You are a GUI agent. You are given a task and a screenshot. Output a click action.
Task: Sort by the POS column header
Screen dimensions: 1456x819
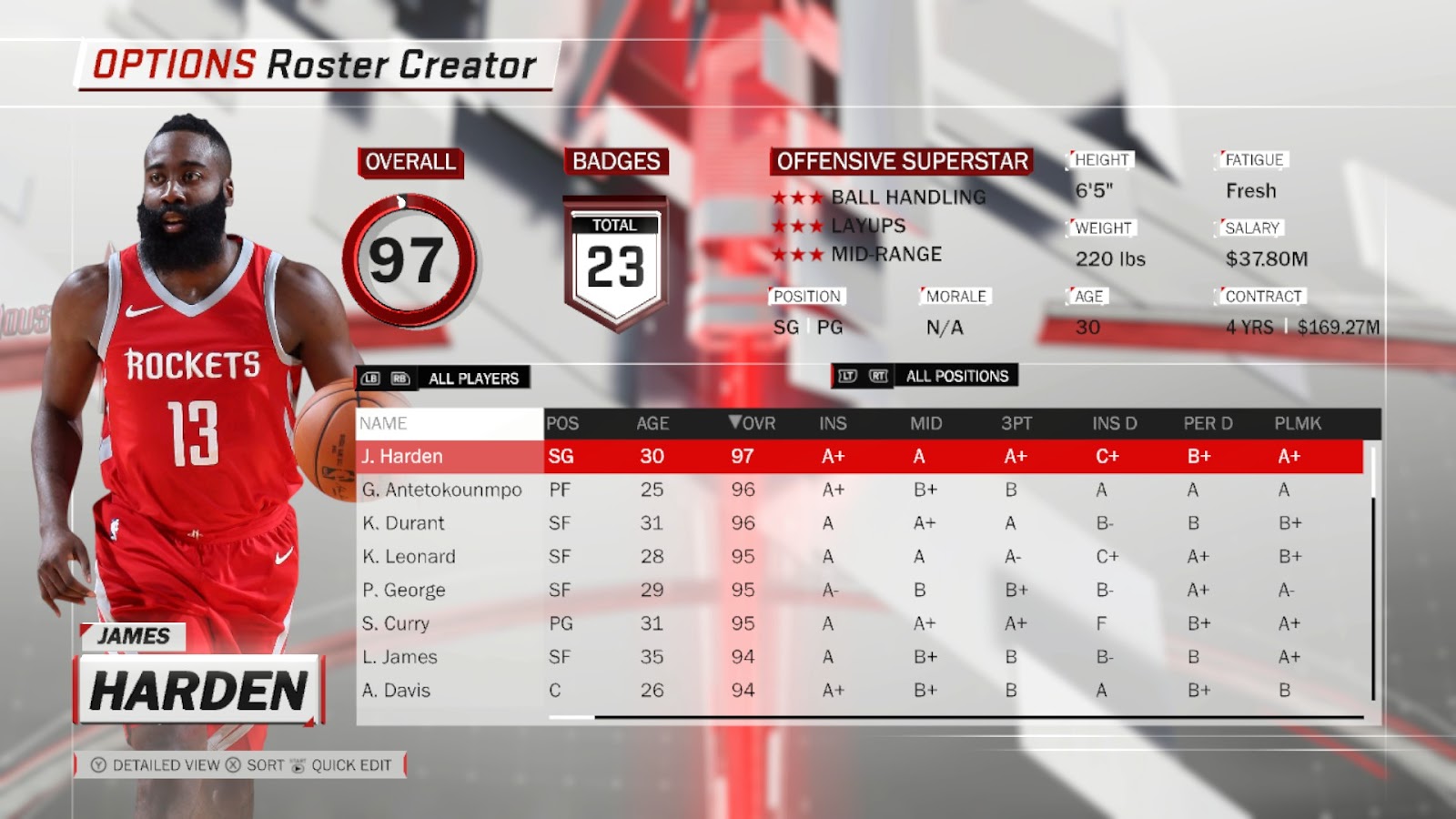[x=562, y=423]
